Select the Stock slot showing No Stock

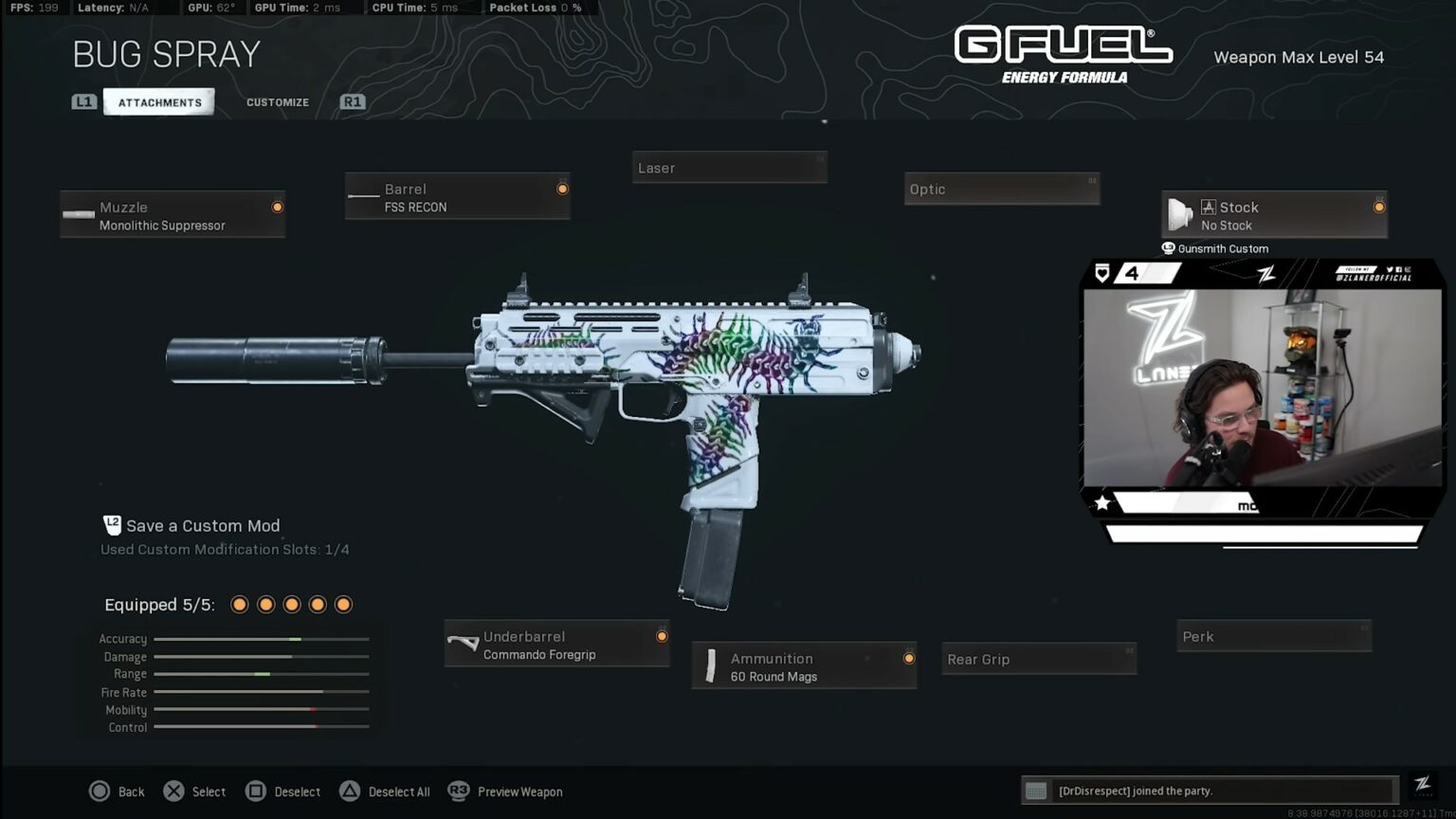[1273, 214]
